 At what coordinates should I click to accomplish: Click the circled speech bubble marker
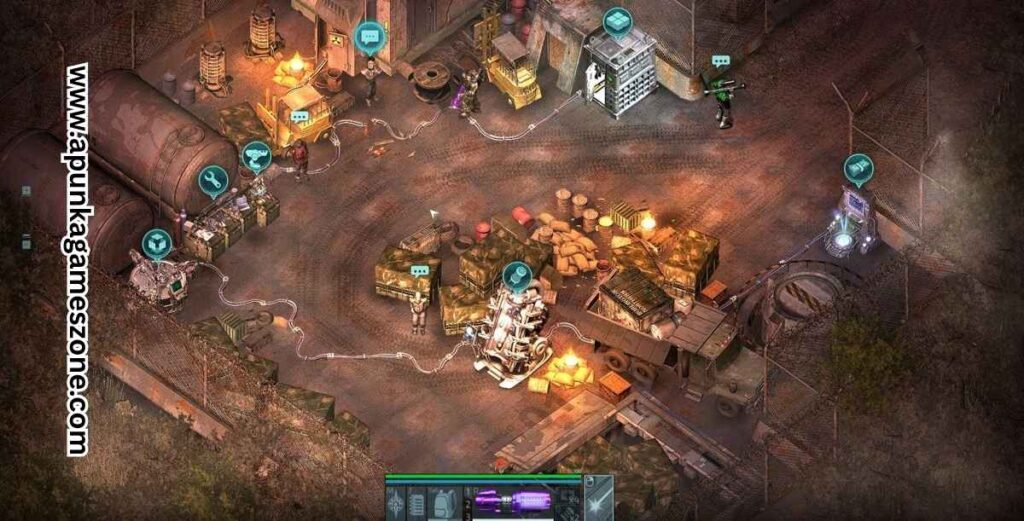[x=370, y=39]
